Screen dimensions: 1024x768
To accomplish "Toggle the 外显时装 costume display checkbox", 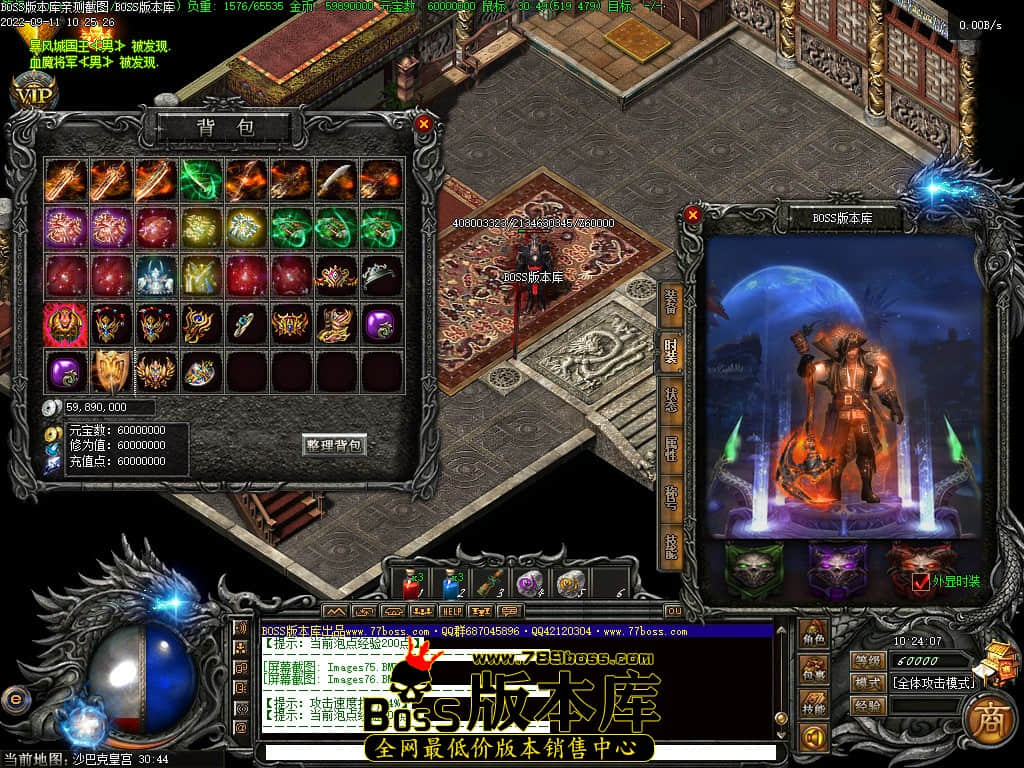I will coord(921,581).
